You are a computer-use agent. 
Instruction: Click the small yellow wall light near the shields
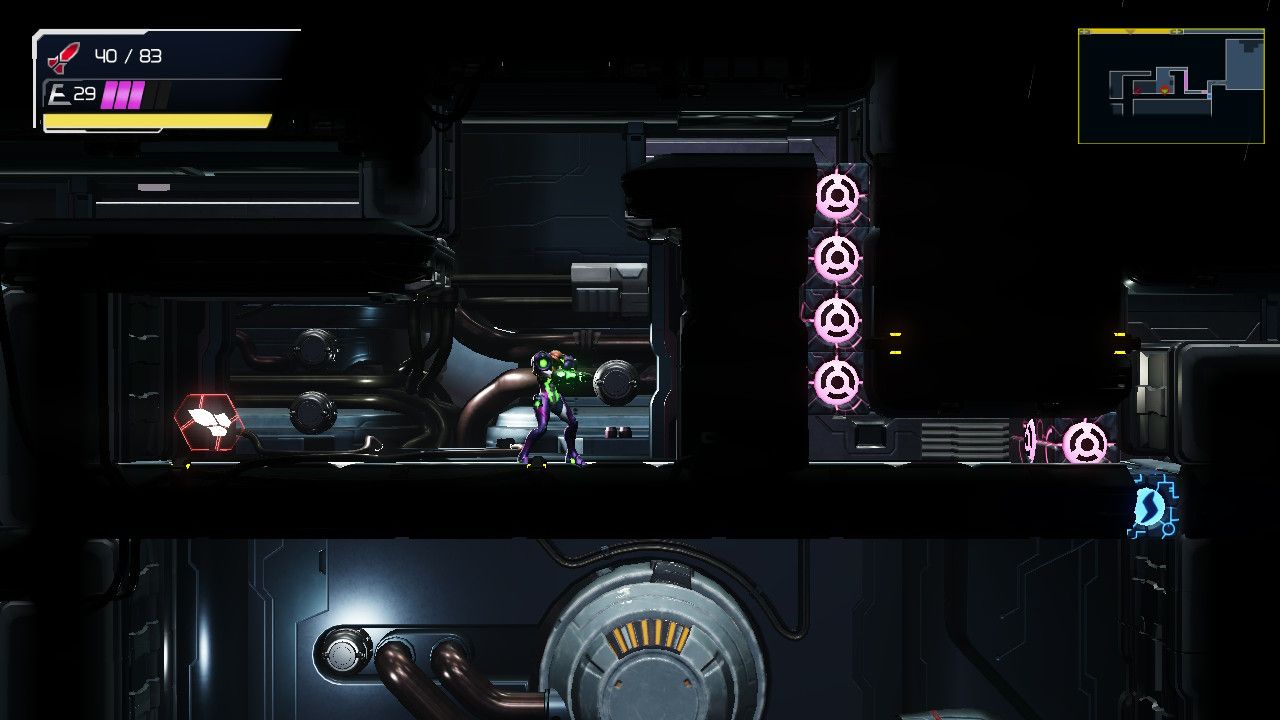click(x=896, y=334)
